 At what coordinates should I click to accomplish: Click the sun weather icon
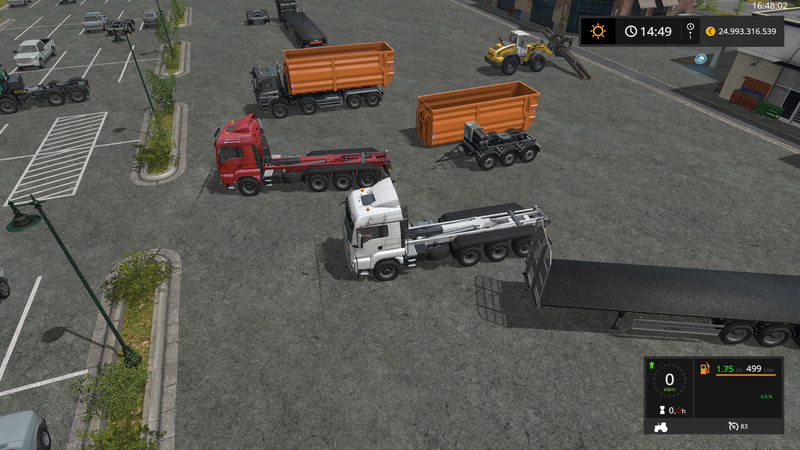598,30
